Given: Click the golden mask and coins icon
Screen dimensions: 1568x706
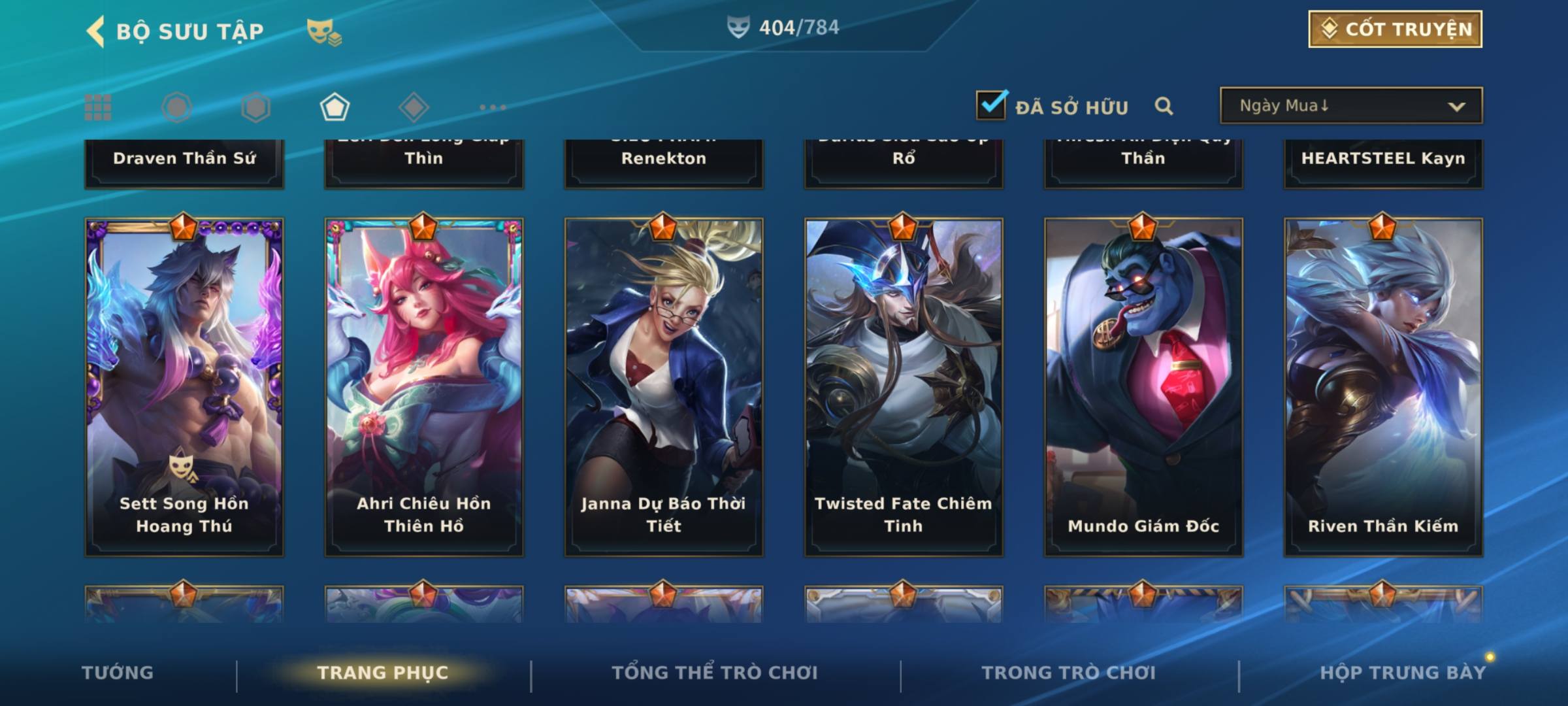Looking at the screenshot, I should (324, 32).
